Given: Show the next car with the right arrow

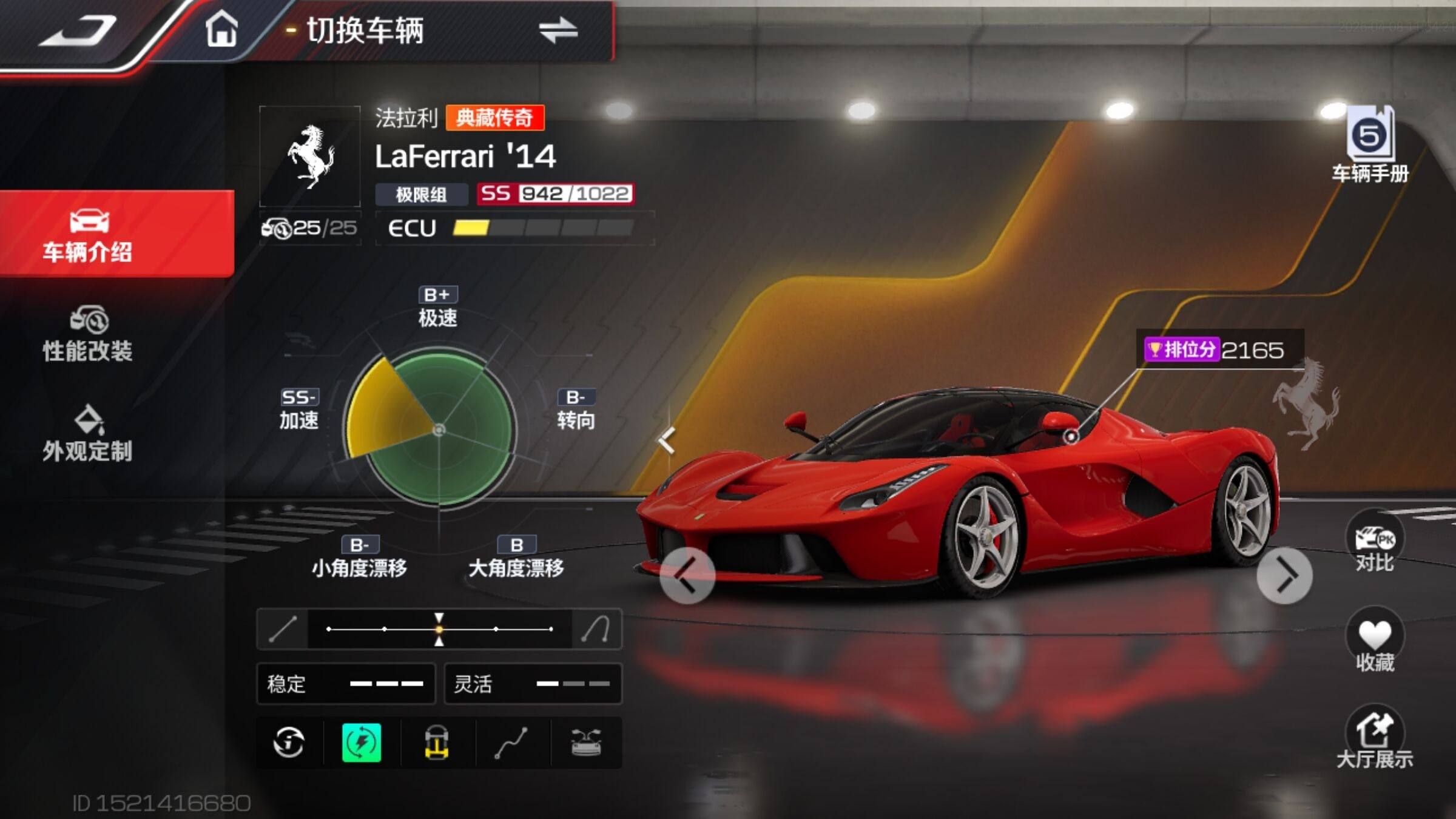Looking at the screenshot, I should pyautogui.click(x=1284, y=575).
